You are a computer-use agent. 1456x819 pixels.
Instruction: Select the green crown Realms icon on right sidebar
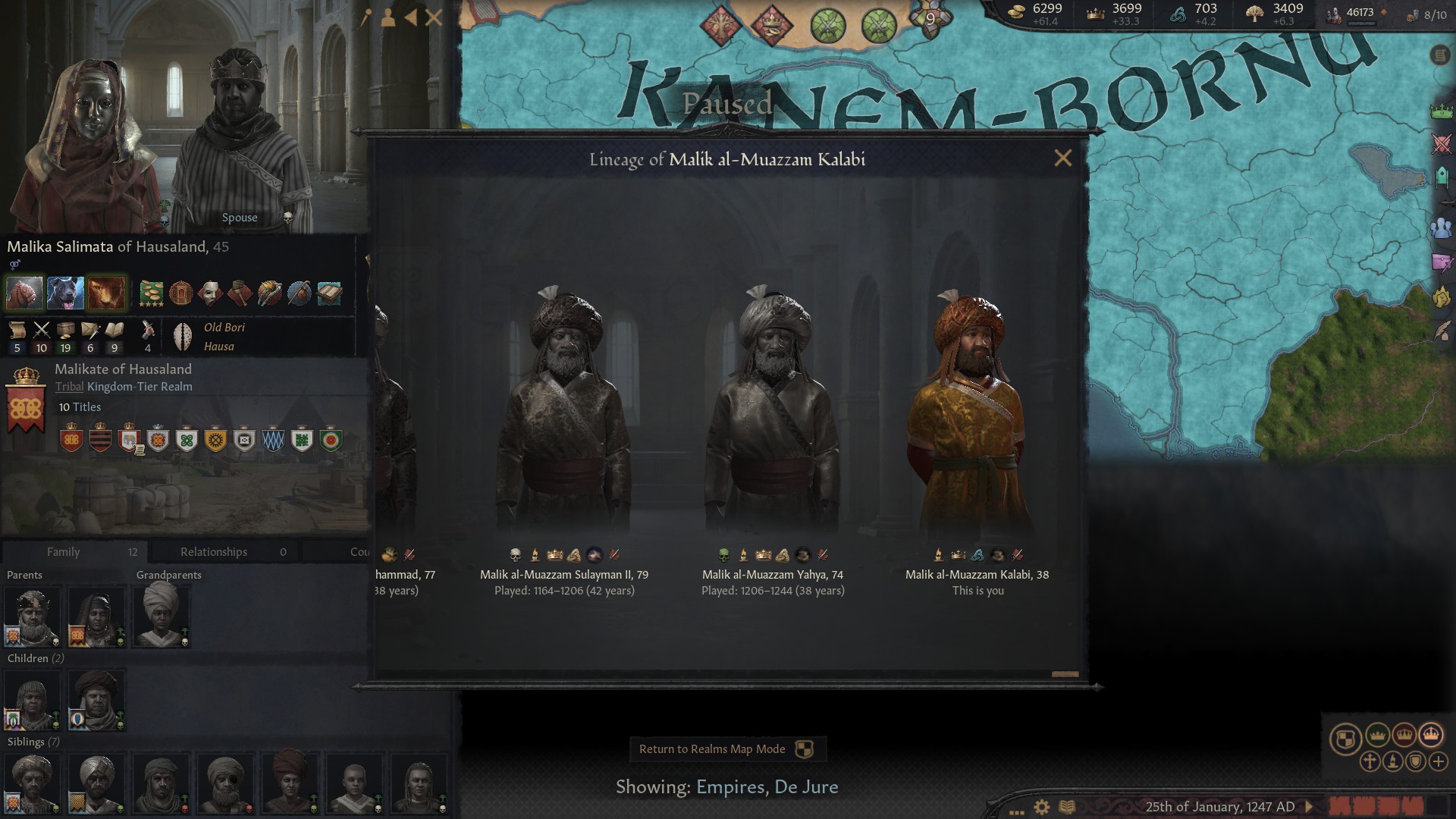point(1442,109)
